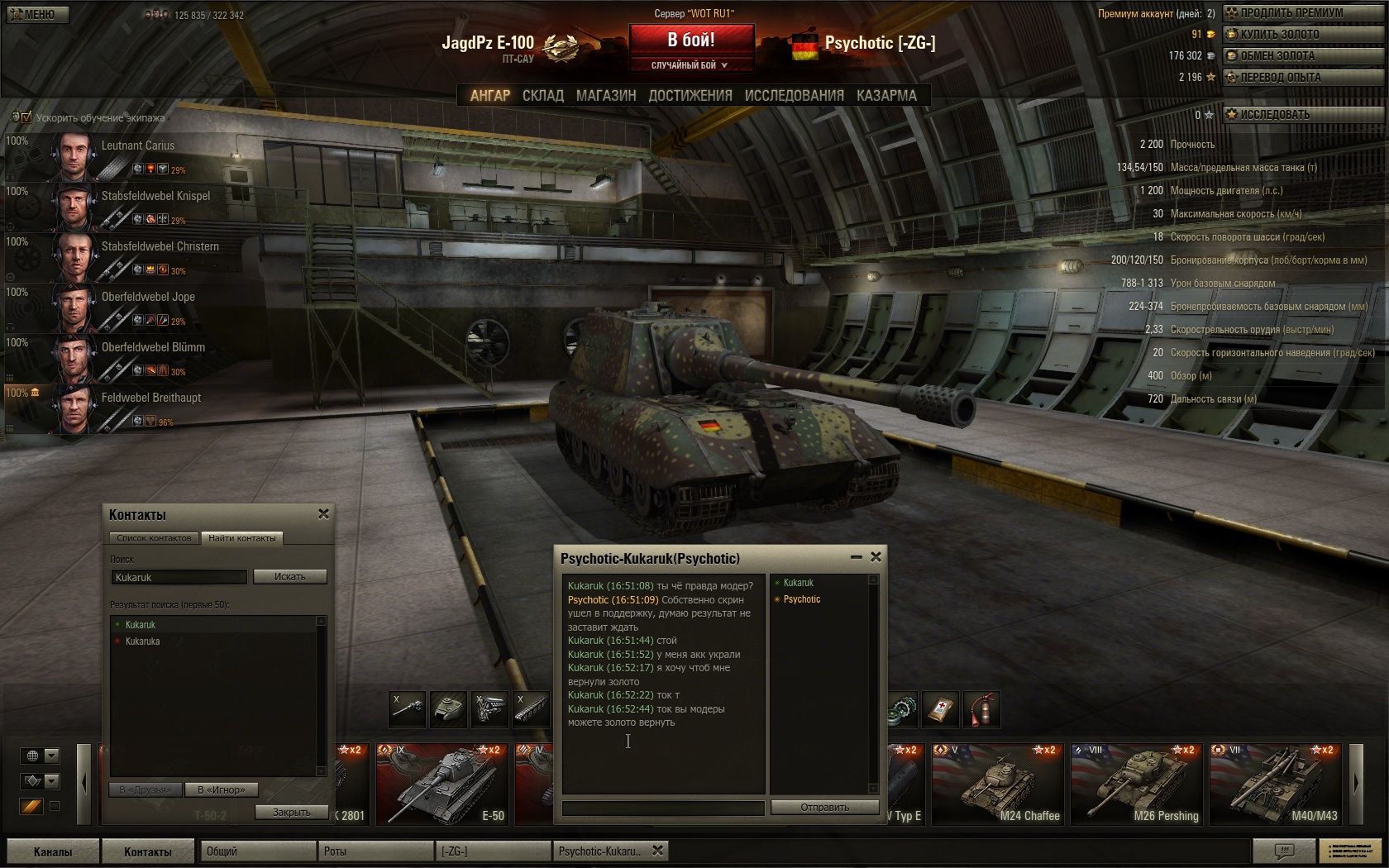Switch to the СКЛАД tab
Screen dimensions: 1389x868
click(543, 96)
